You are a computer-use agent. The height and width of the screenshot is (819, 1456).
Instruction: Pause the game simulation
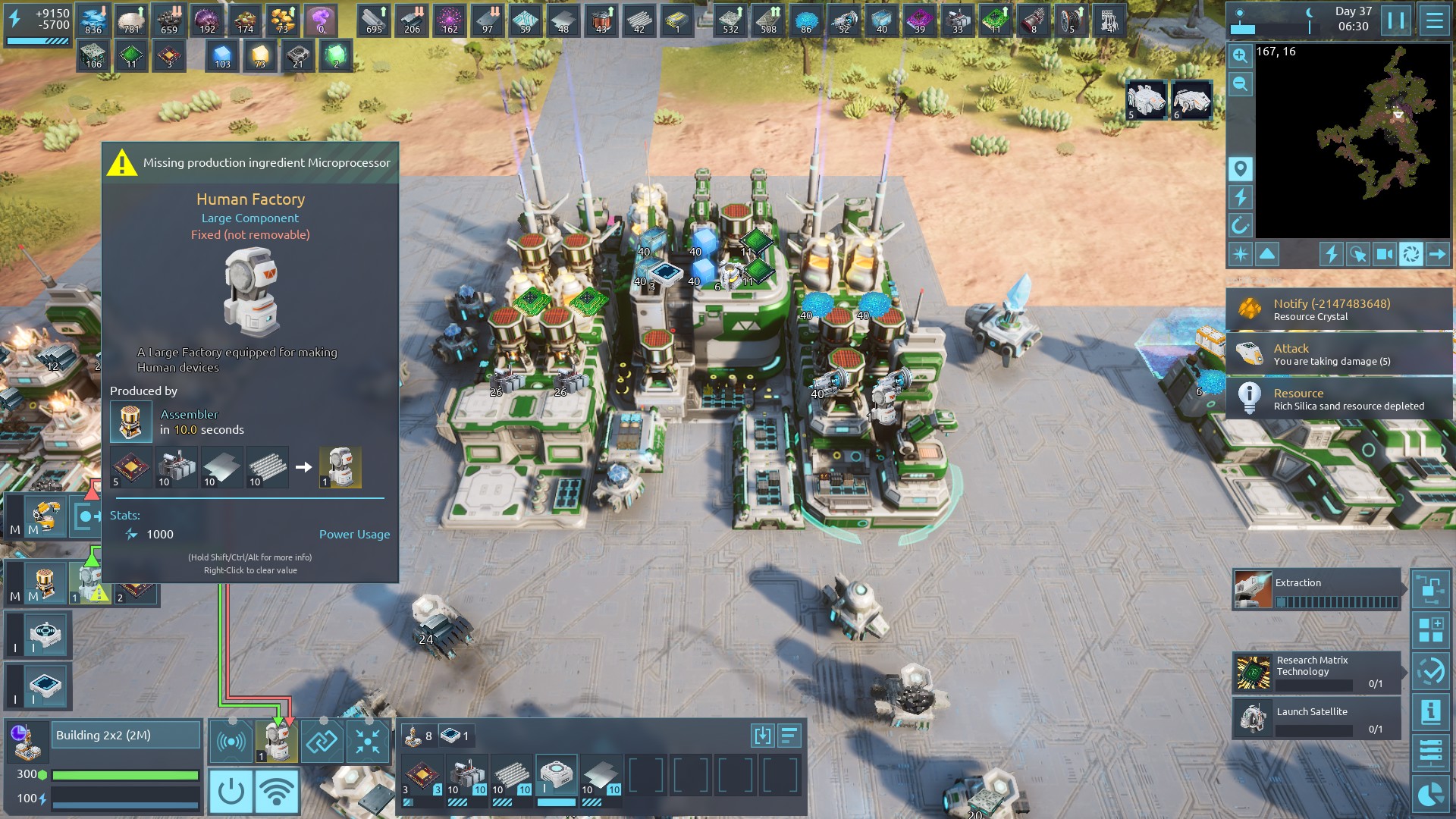[1396, 20]
